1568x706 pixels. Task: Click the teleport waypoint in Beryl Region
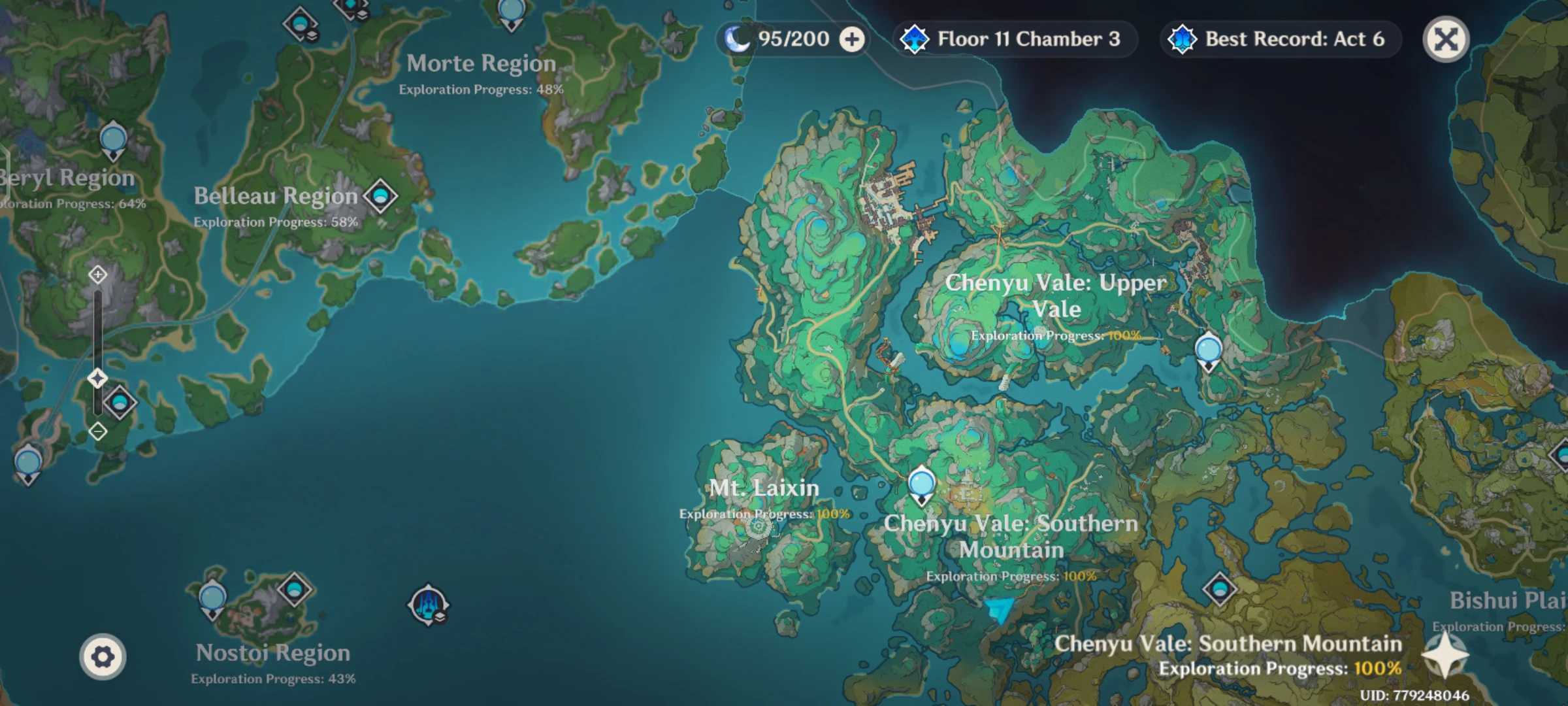coord(112,139)
